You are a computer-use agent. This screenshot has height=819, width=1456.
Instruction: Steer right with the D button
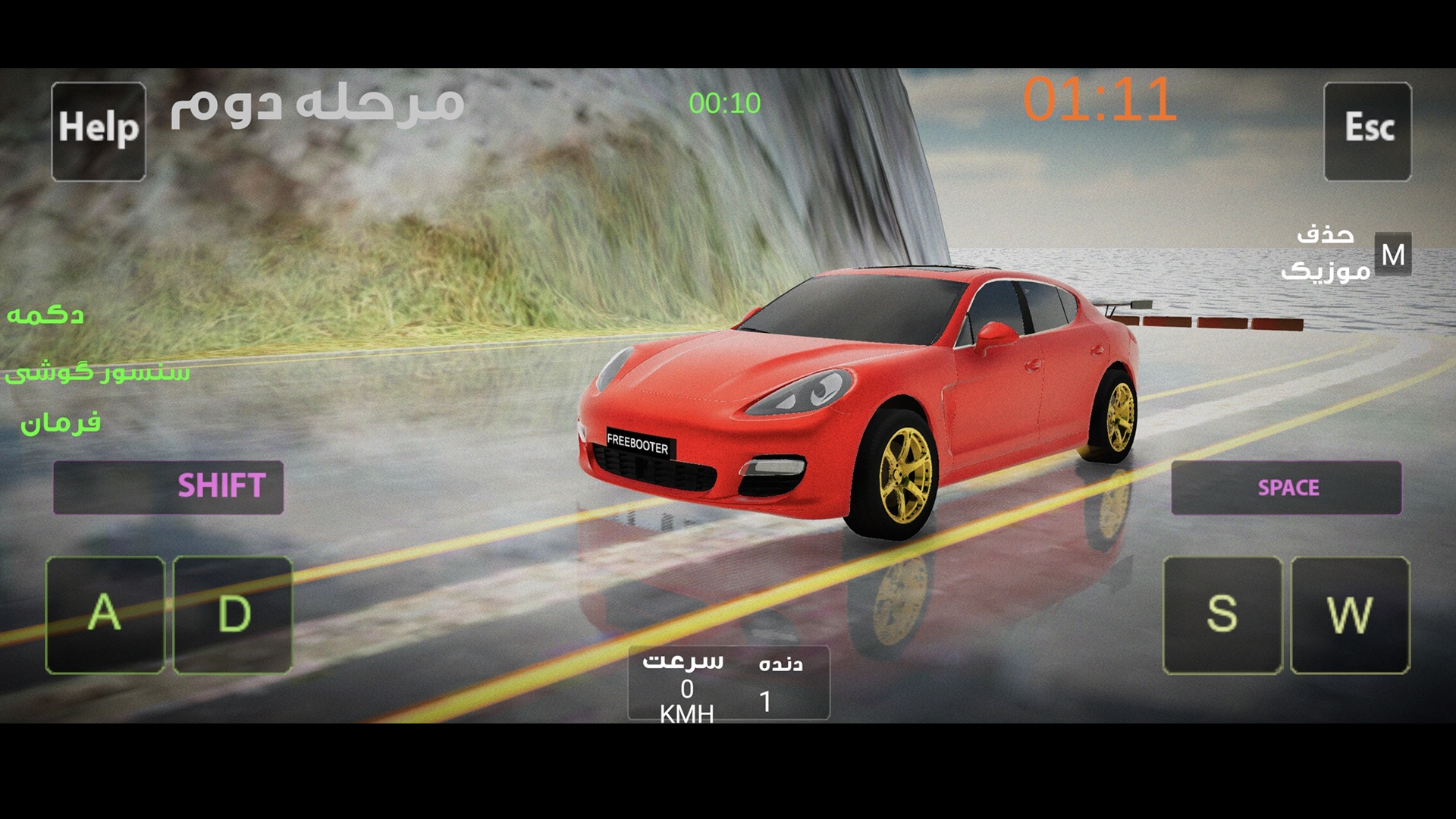233,614
